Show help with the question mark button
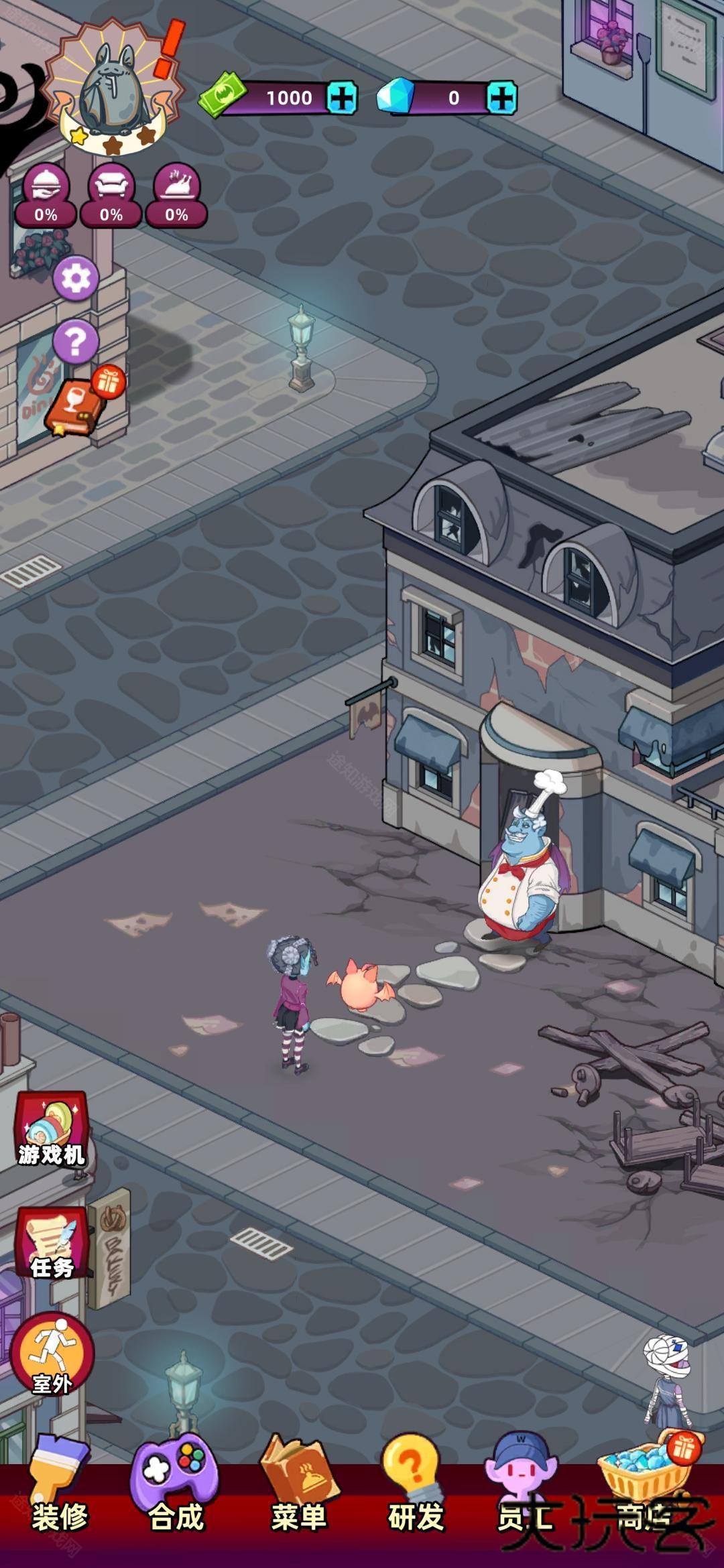Screen dimensions: 724x1568 pyautogui.click(x=76, y=341)
